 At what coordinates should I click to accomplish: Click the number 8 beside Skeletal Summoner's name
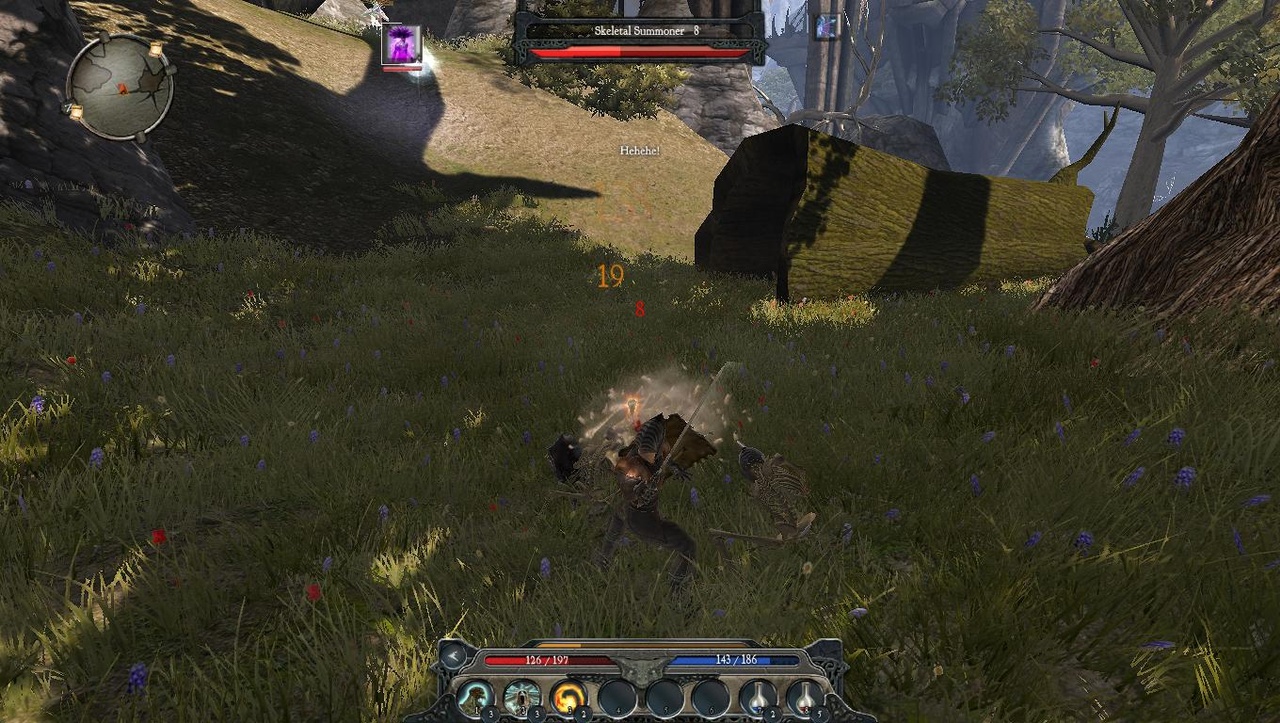click(695, 31)
